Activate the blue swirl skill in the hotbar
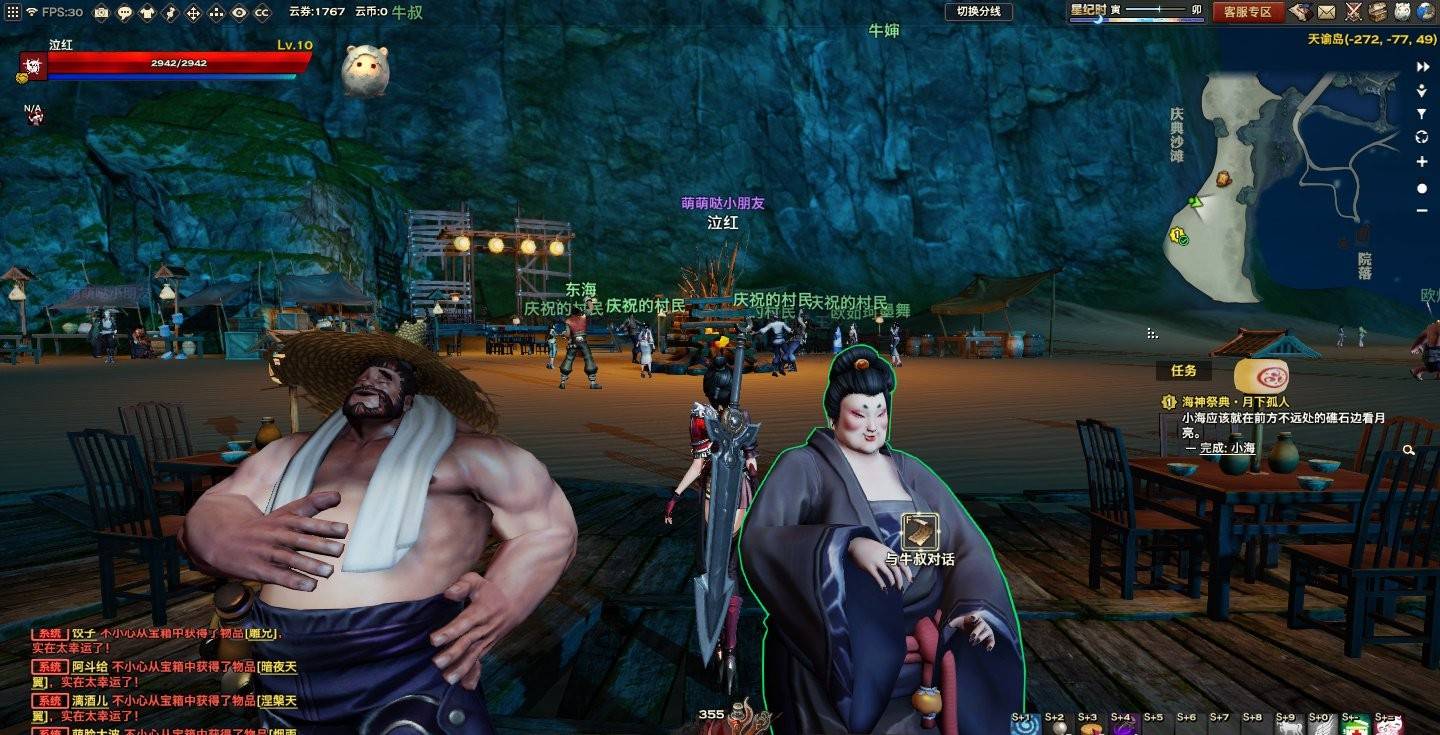The height and width of the screenshot is (735, 1440). click(1024, 727)
